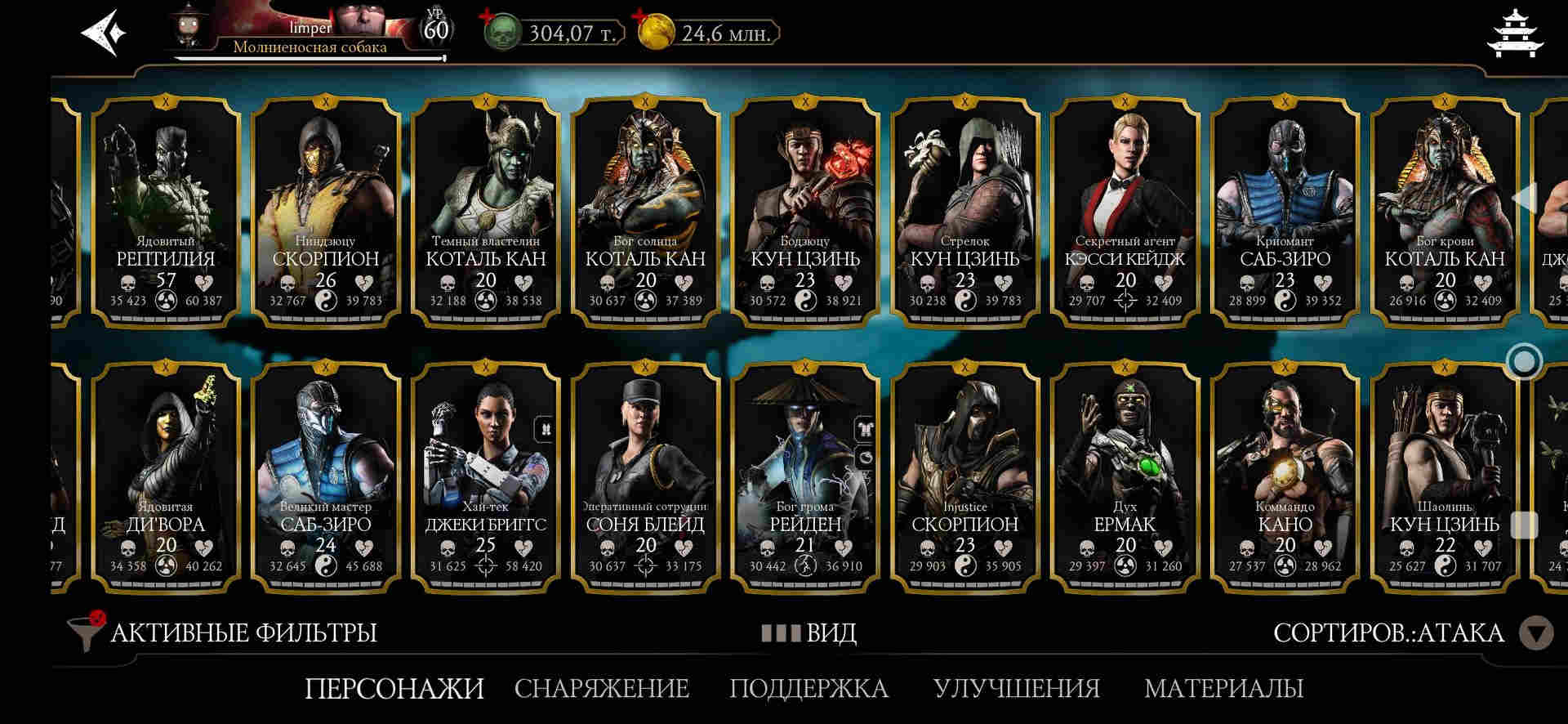
Task: Open the sort by attack dropdown
Action: coord(1535,632)
